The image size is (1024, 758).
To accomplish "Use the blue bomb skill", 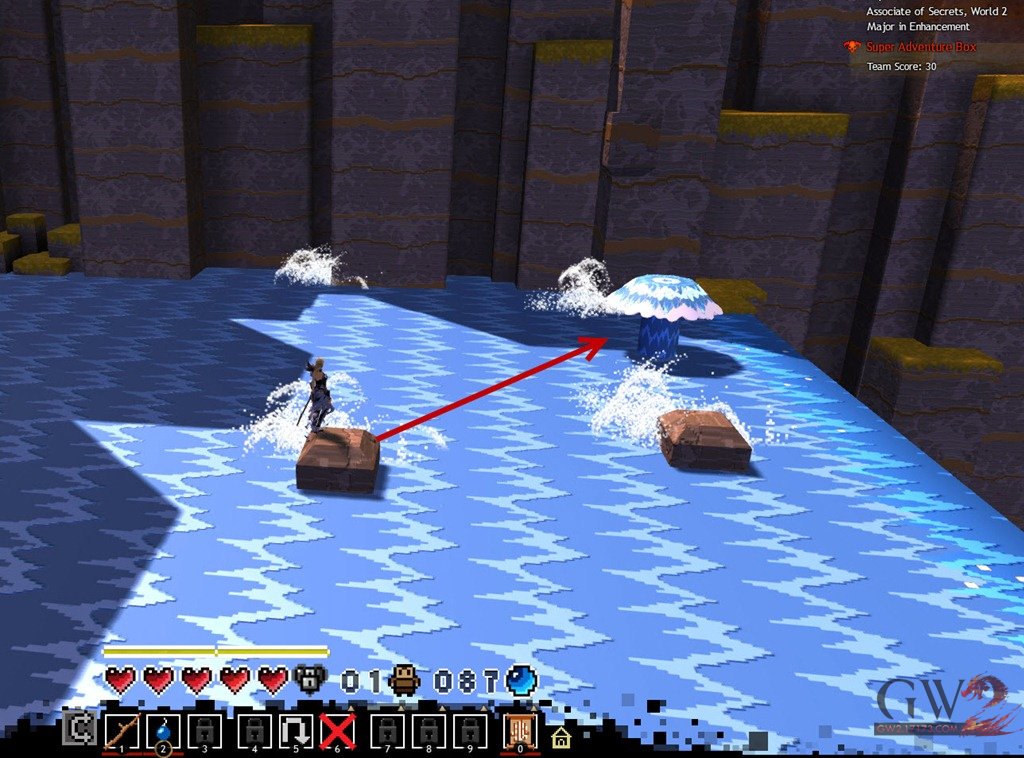I will point(162,732).
